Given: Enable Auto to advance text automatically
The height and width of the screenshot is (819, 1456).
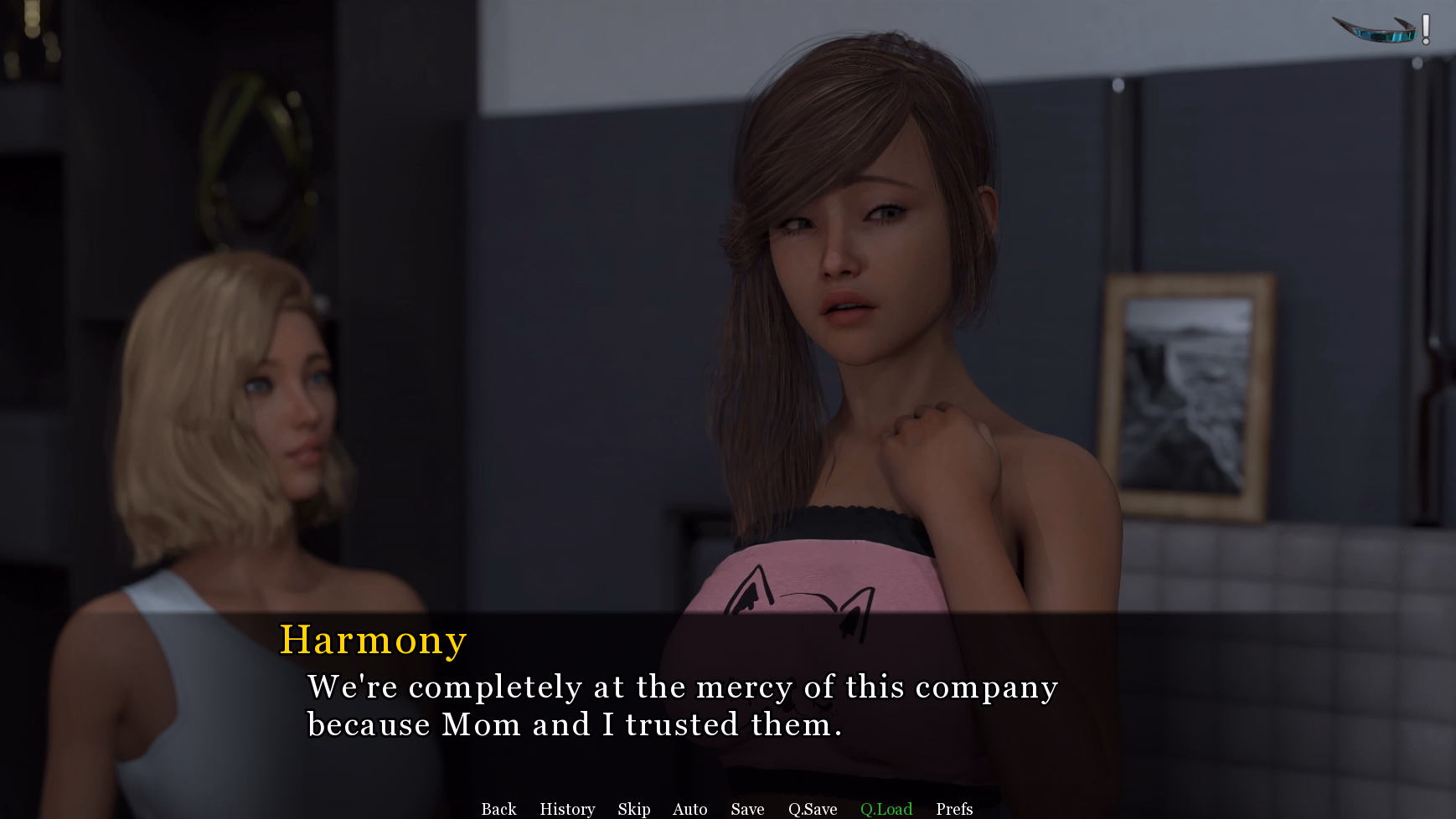Looking at the screenshot, I should point(689,809).
